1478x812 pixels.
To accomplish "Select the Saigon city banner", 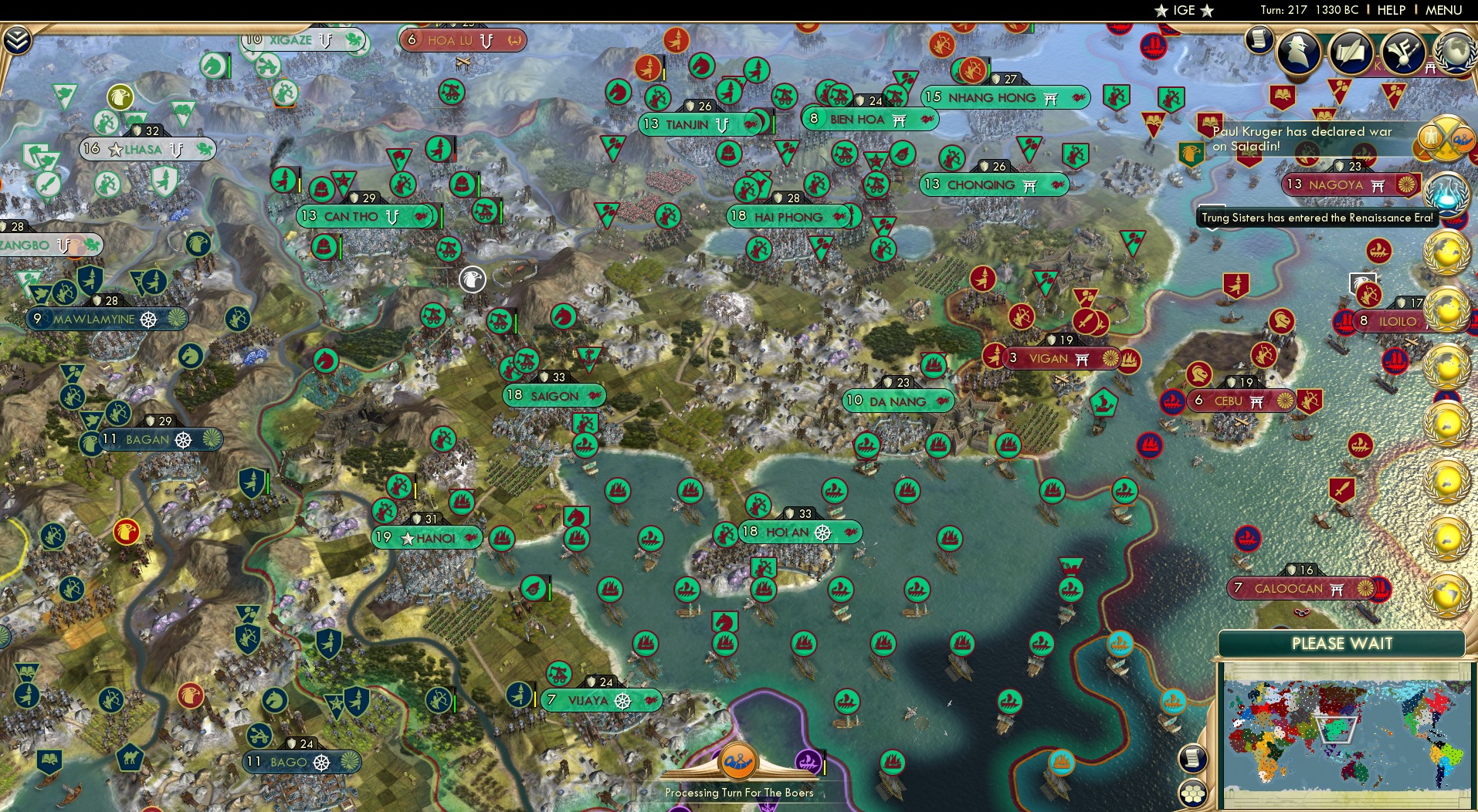I will point(553,395).
